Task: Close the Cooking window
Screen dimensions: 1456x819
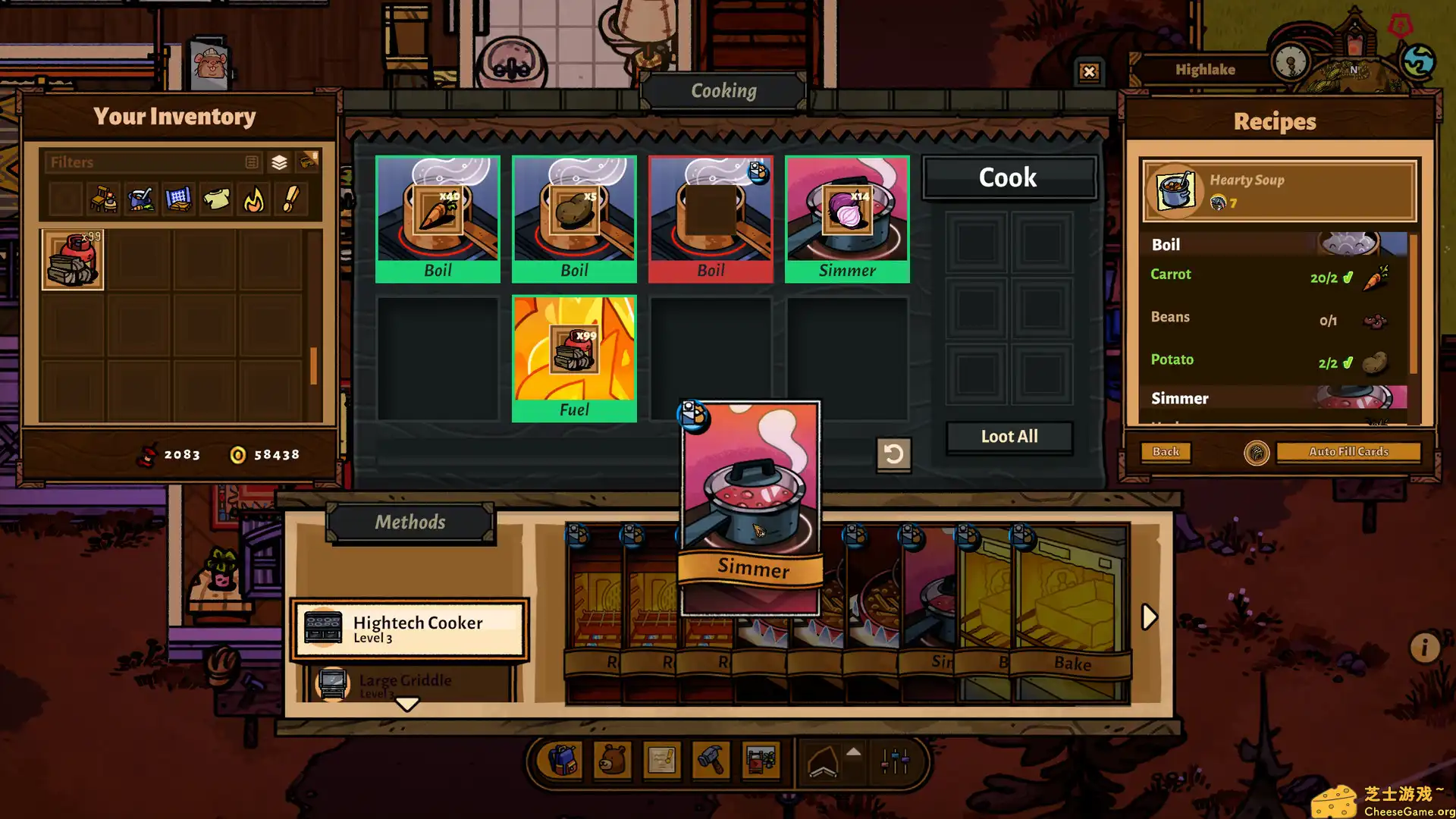Action: tap(1089, 72)
